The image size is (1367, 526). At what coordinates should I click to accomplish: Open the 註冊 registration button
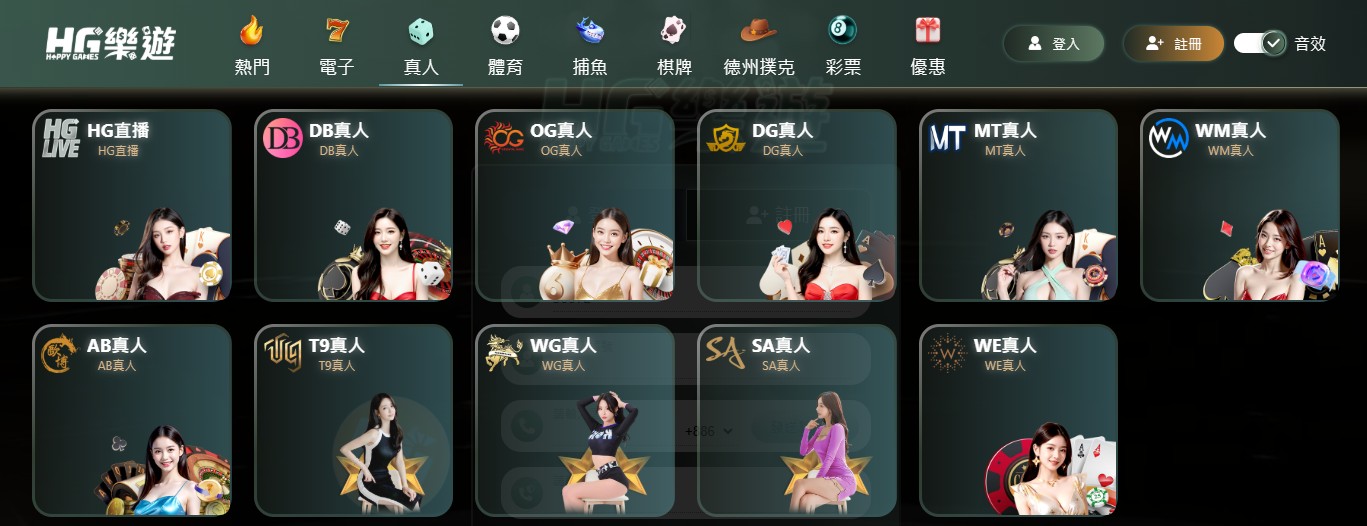(1174, 44)
